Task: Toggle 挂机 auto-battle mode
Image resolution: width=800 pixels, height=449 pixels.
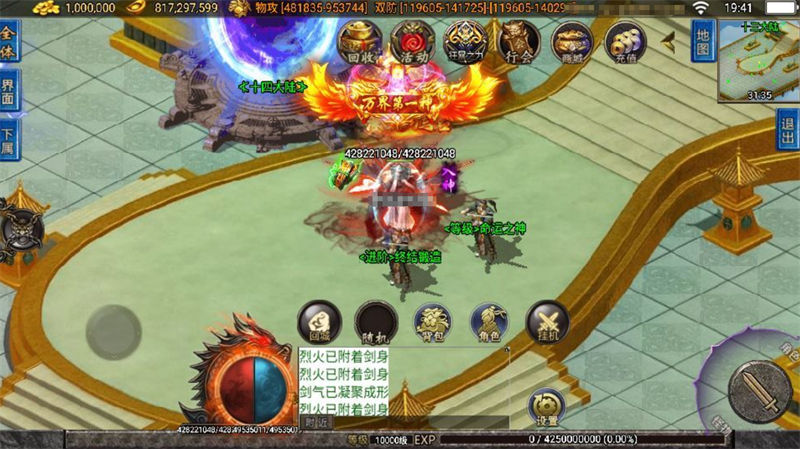Action: (547, 321)
